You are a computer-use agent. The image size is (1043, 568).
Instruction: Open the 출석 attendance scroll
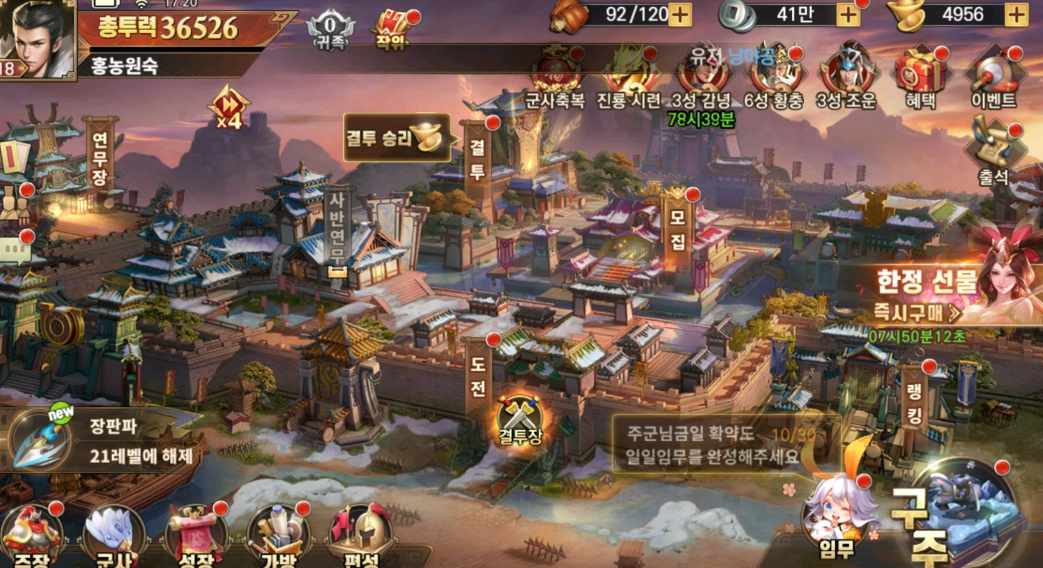click(993, 150)
